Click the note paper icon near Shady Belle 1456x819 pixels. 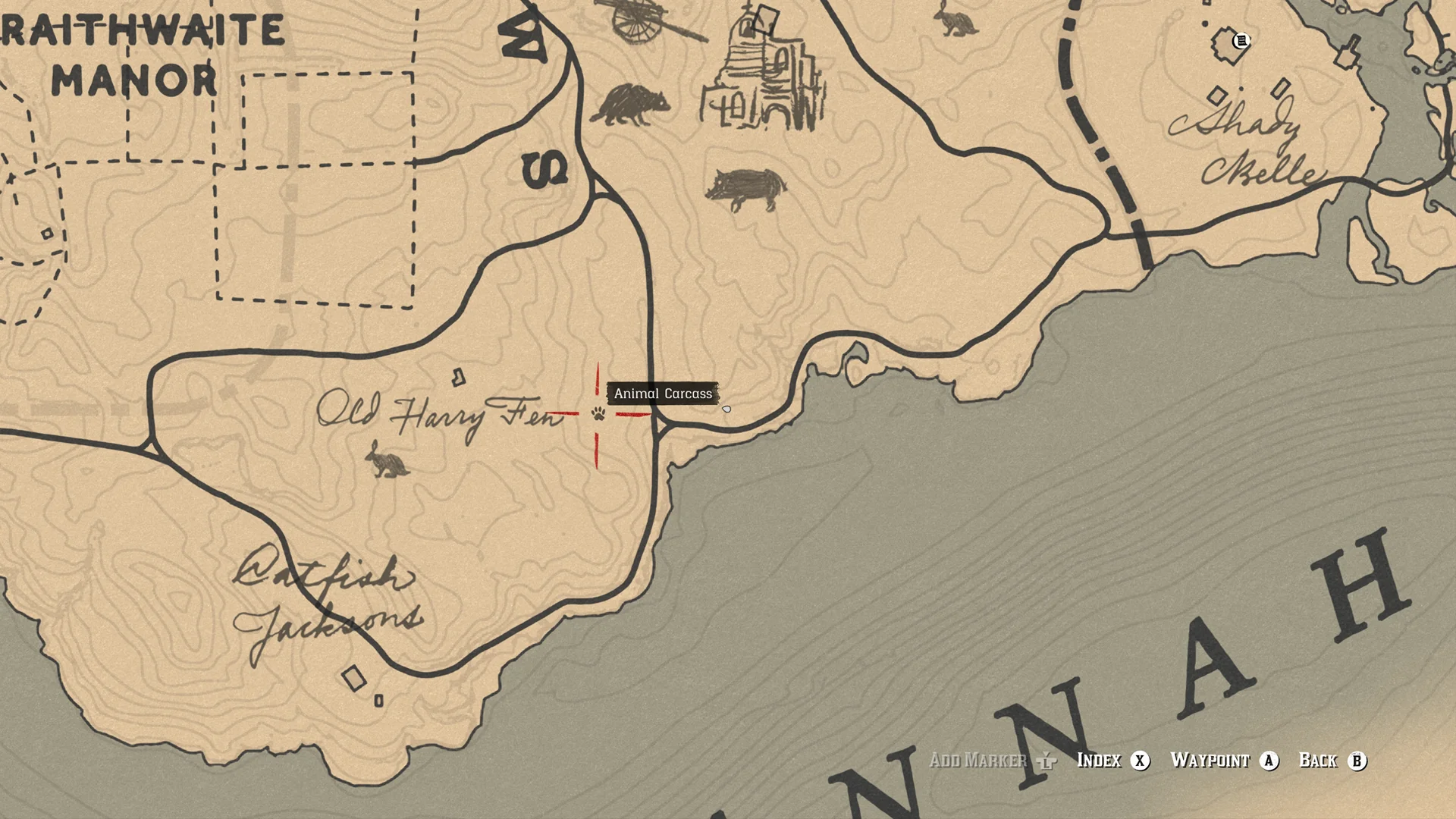(x=1242, y=41)
